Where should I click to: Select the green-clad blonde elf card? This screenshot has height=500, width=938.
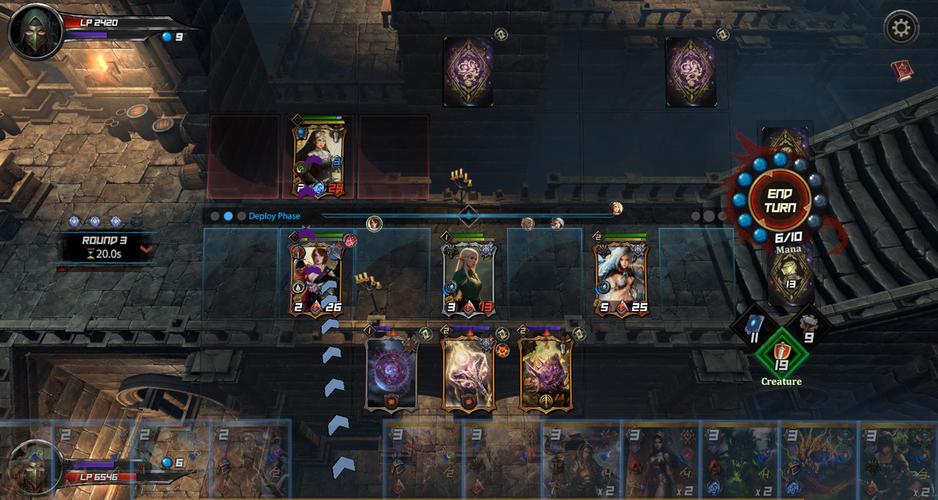point(468,275)
